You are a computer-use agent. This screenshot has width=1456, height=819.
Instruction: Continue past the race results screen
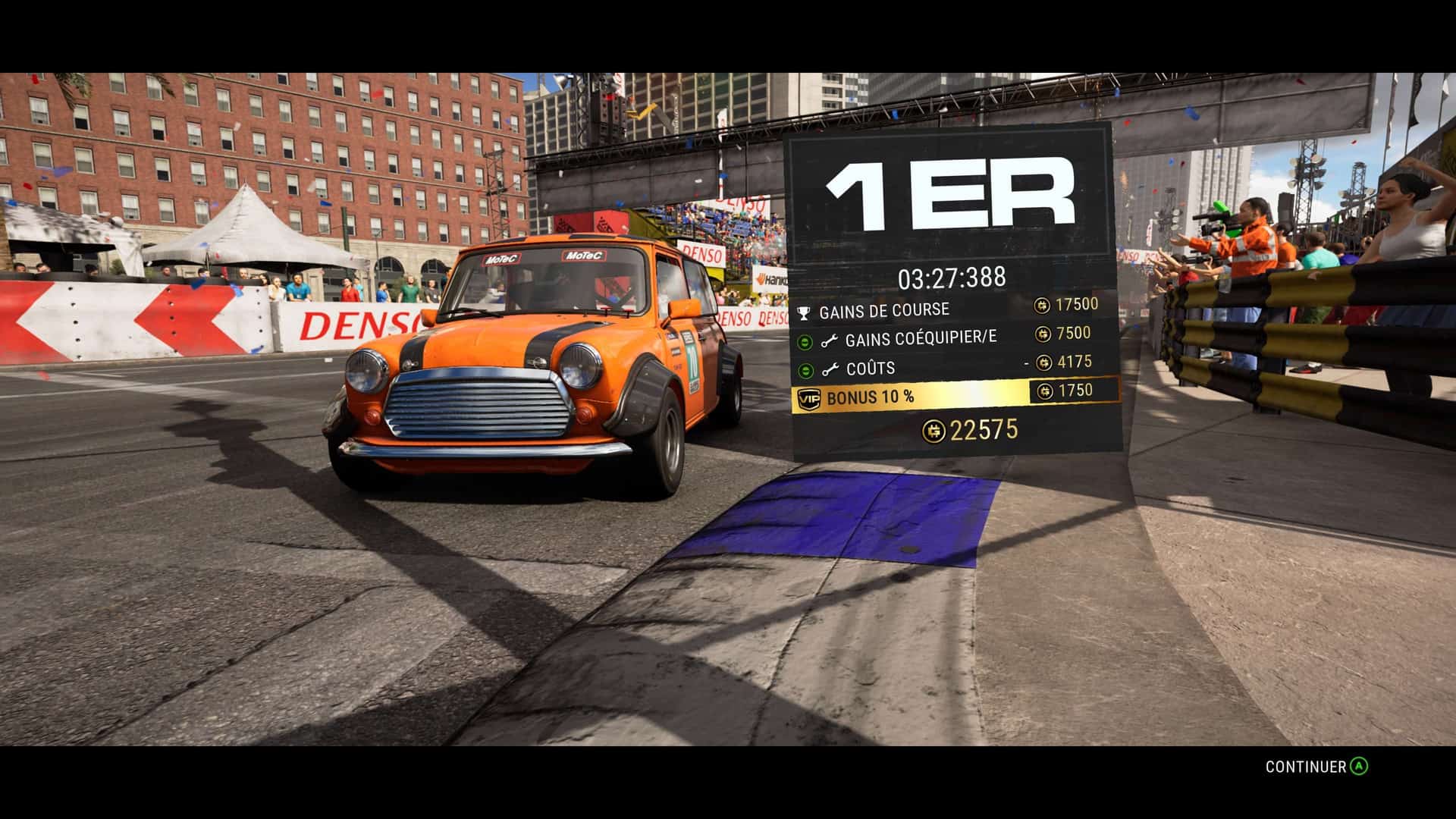pyautogui.click(x=1316, y=767)
